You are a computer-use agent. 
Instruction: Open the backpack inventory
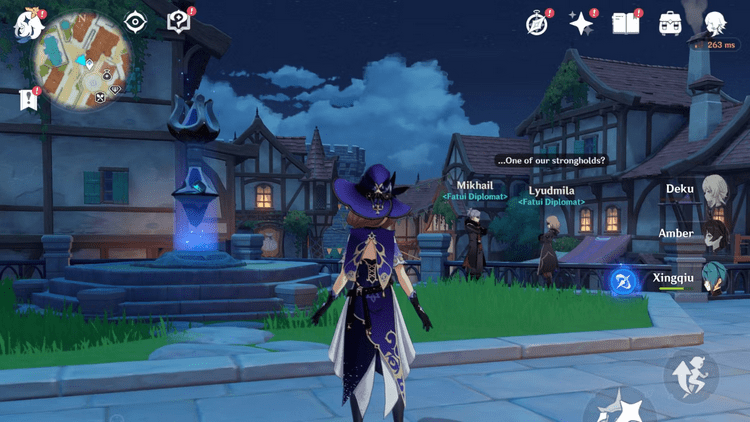tap(670, 24)
